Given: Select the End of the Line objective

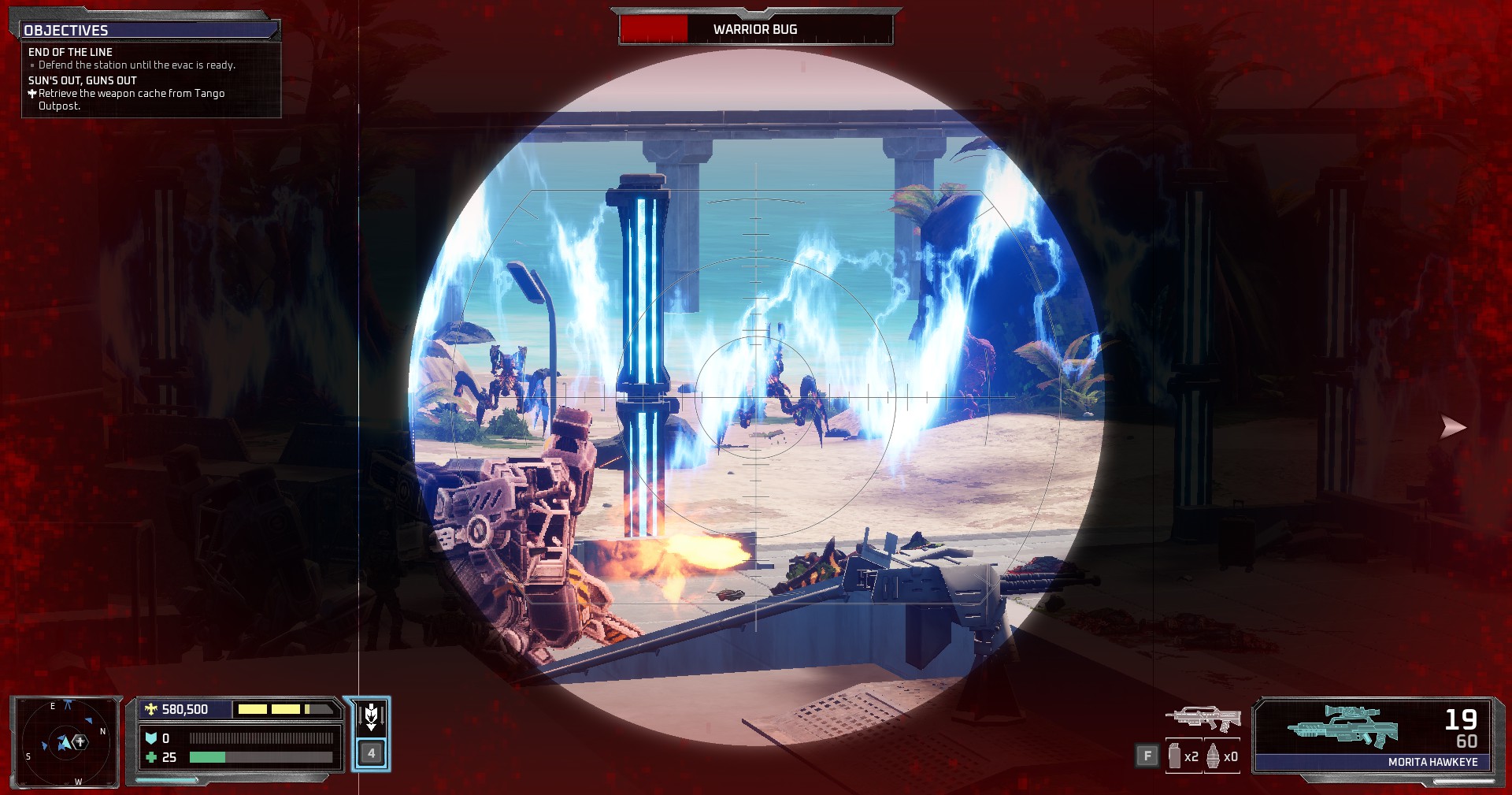Looking at the screenshot, I should click(x=71, y=52).
